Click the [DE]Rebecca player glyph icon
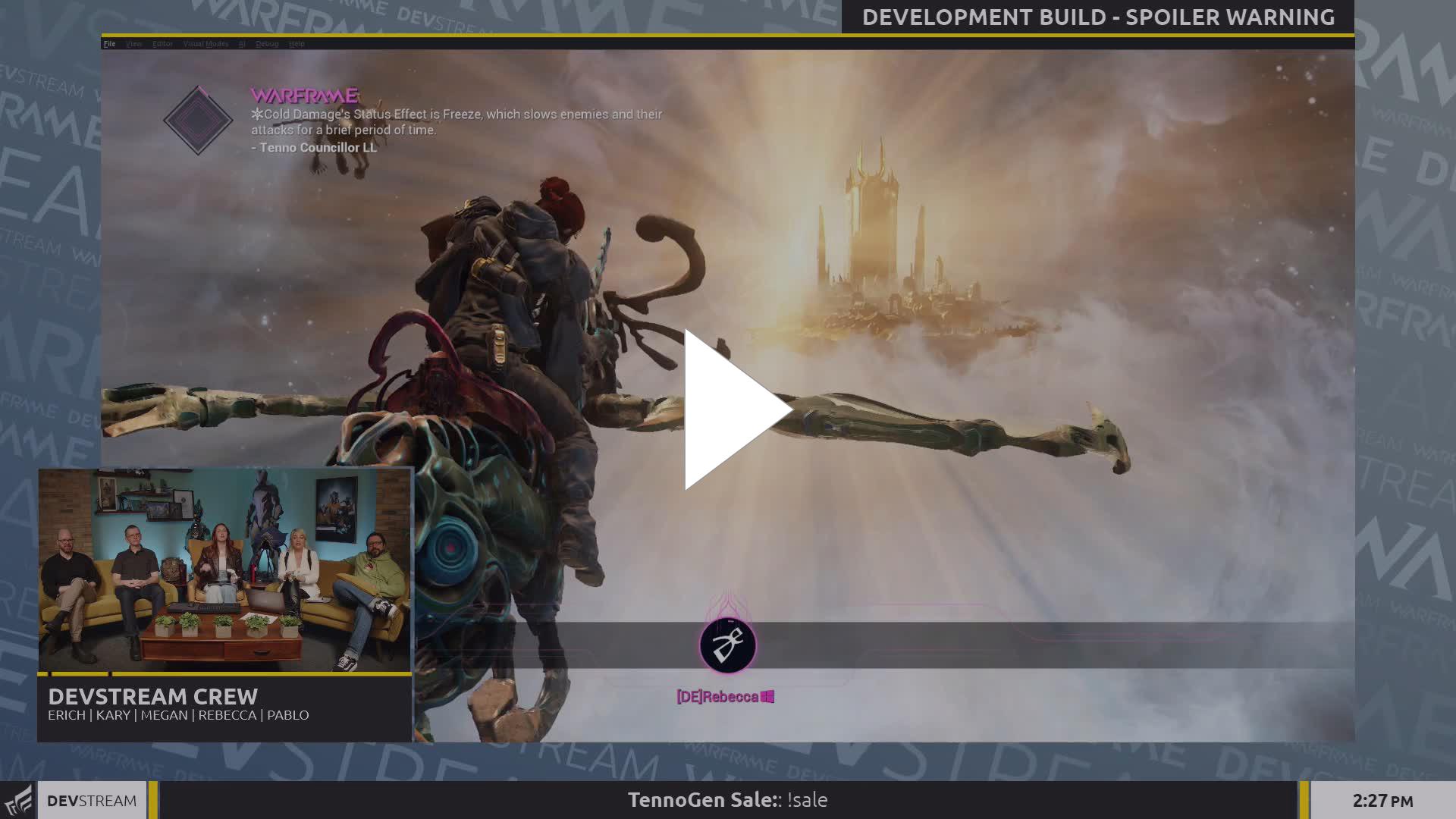Image resolution: width=1456 pixels, height=819 pixels. coord(727,645)
